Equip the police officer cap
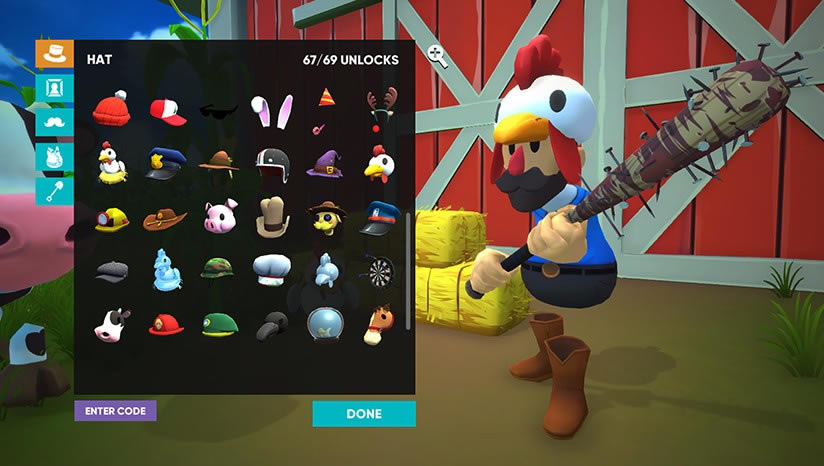 (x=164, y=164)
